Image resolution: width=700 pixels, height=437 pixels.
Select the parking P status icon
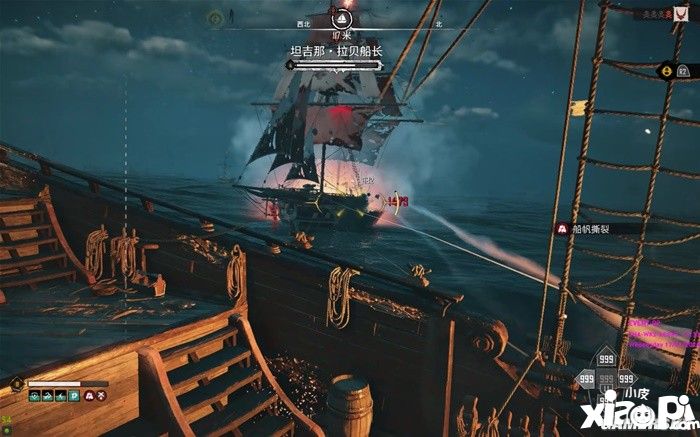coord(72,396)
